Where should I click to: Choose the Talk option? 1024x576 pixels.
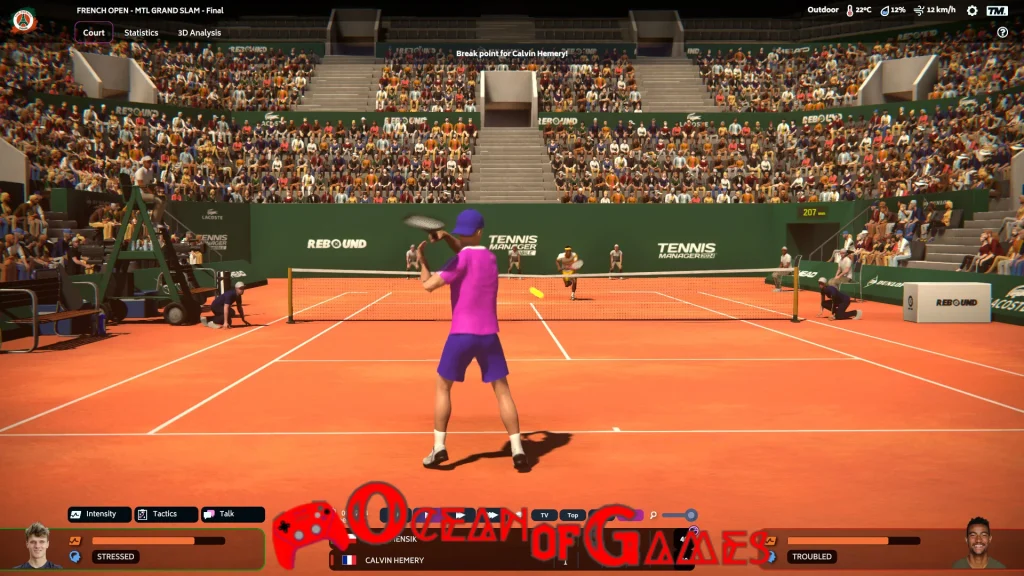(x=233, y=514)
